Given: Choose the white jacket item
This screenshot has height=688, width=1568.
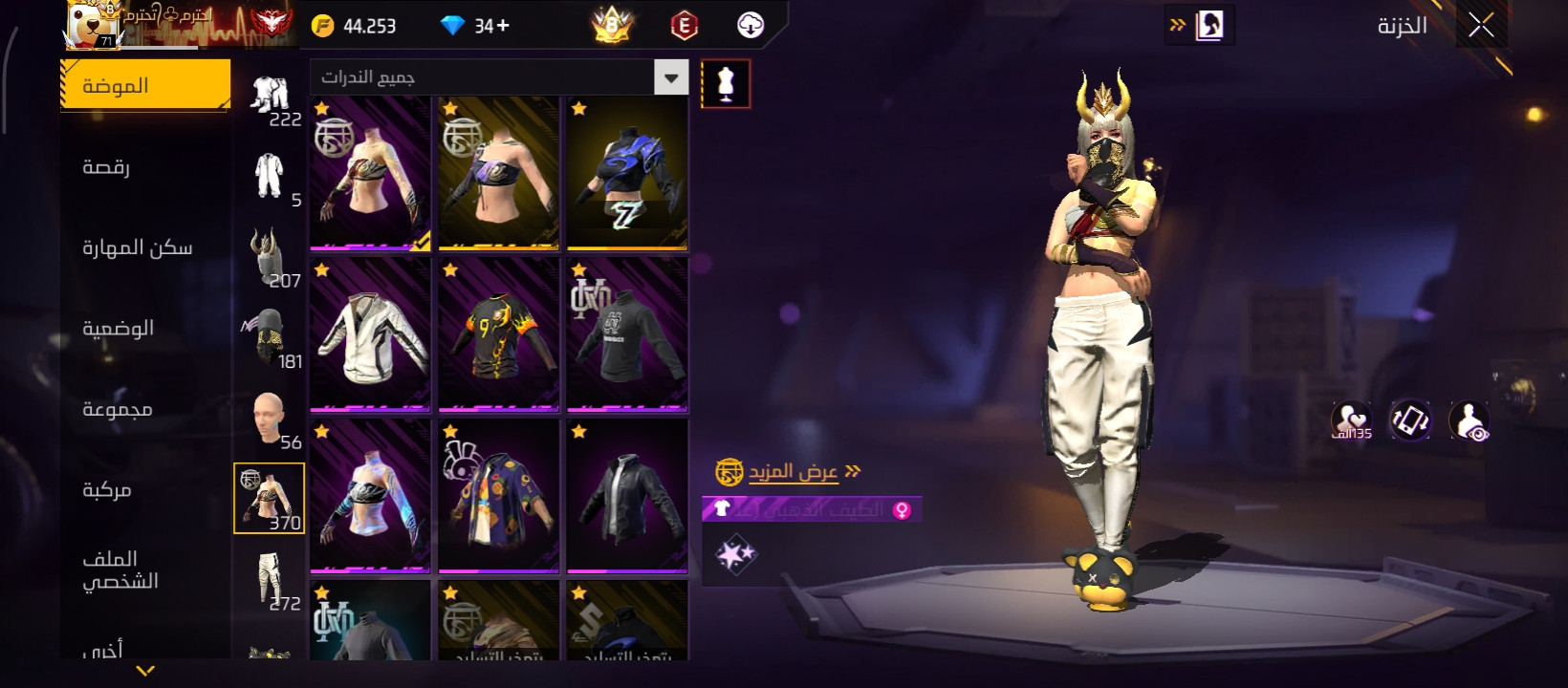Looking at the screenshot, I should [370, 335].
